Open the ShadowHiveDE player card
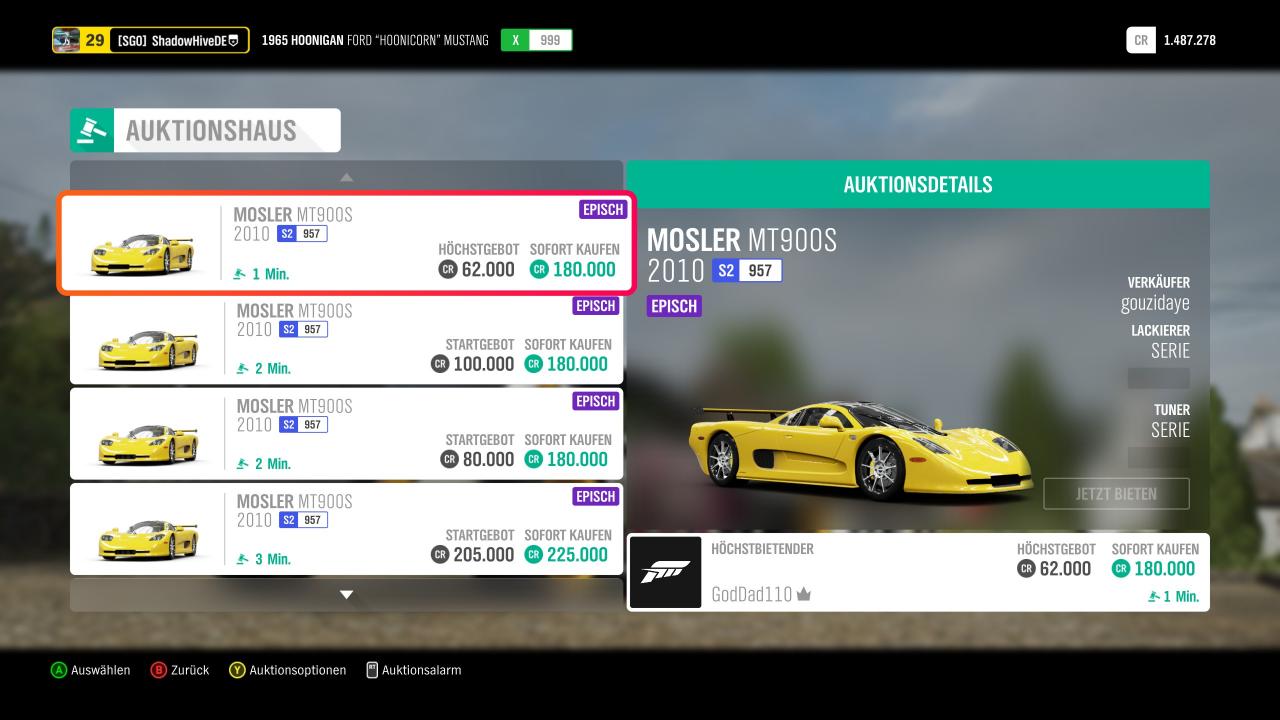Image resolution: width=1280 pixels, height=720 pixels. (x=151, y=40)
